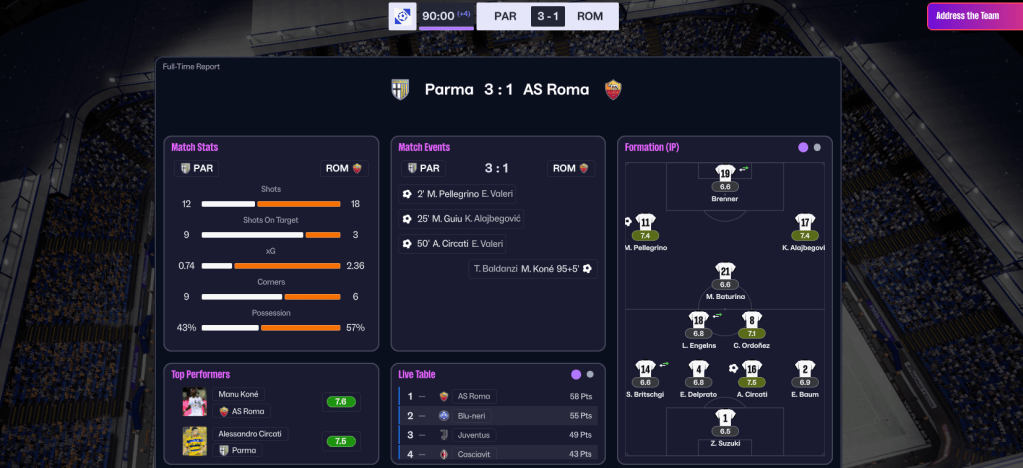1023x468 pixels.
Task: Click the M. Koné 95+5' goal event
Action: (x=532, y=268)
